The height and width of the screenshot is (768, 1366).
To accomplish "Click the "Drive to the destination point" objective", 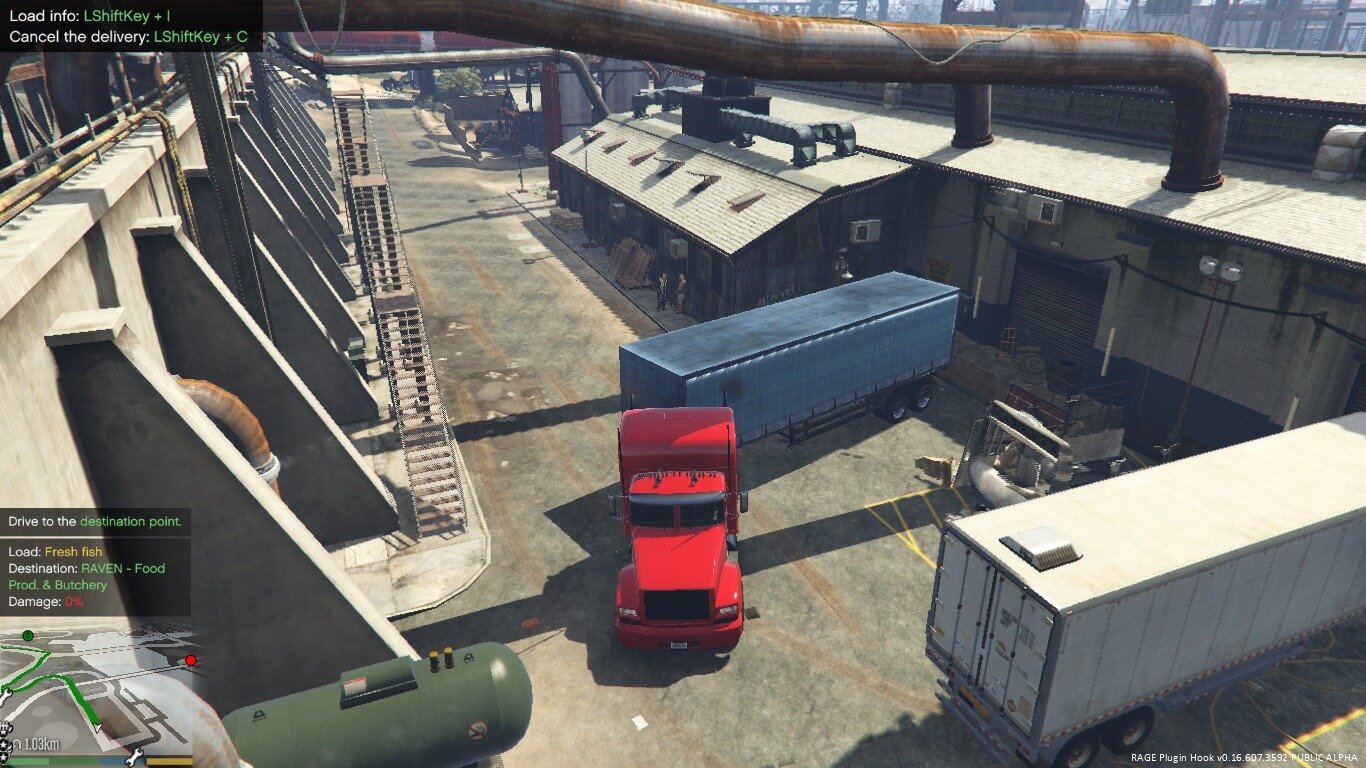I will pyautogui.click(x=95, y=521).
